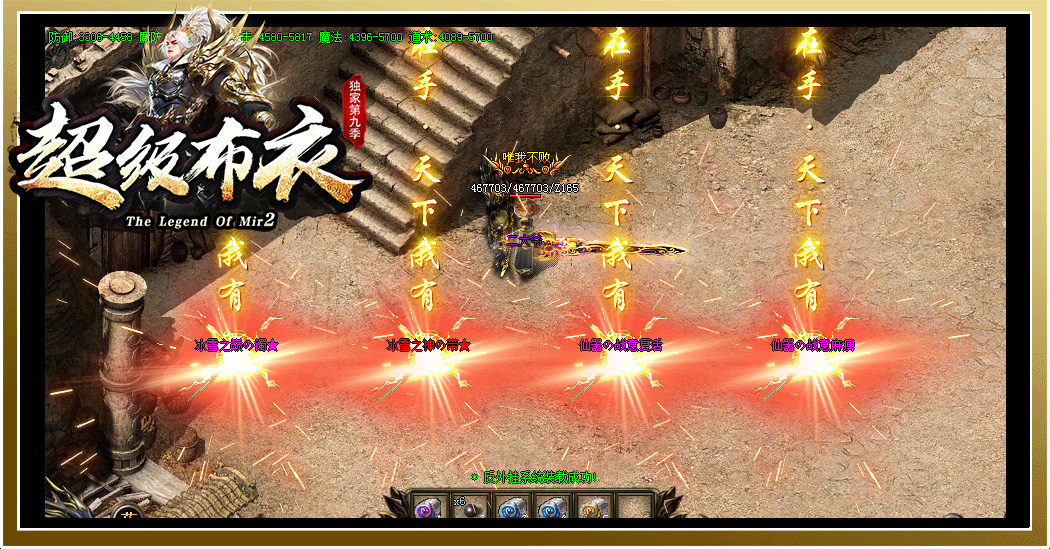Screen dimensions: 1050x549
Task: Select the black orb stack of six
Action: click(468, 509)
